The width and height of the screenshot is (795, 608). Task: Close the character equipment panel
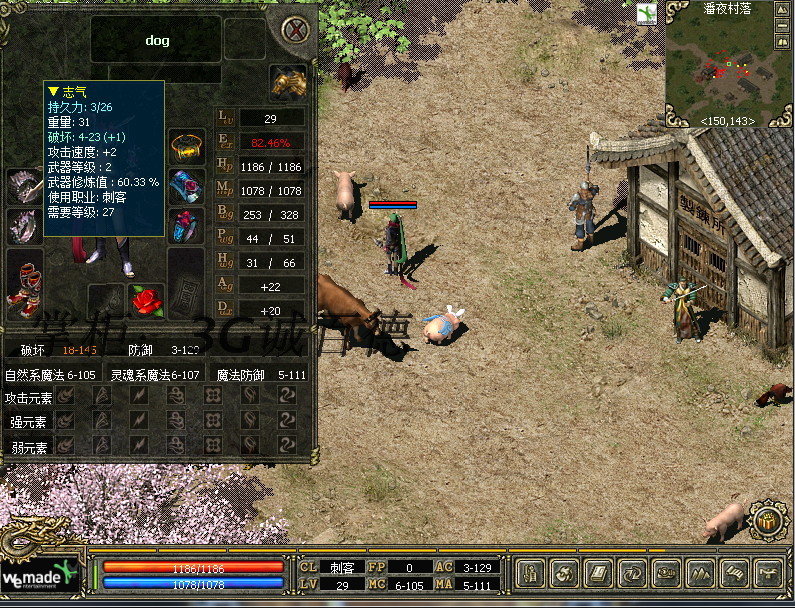tap(295, 29)
